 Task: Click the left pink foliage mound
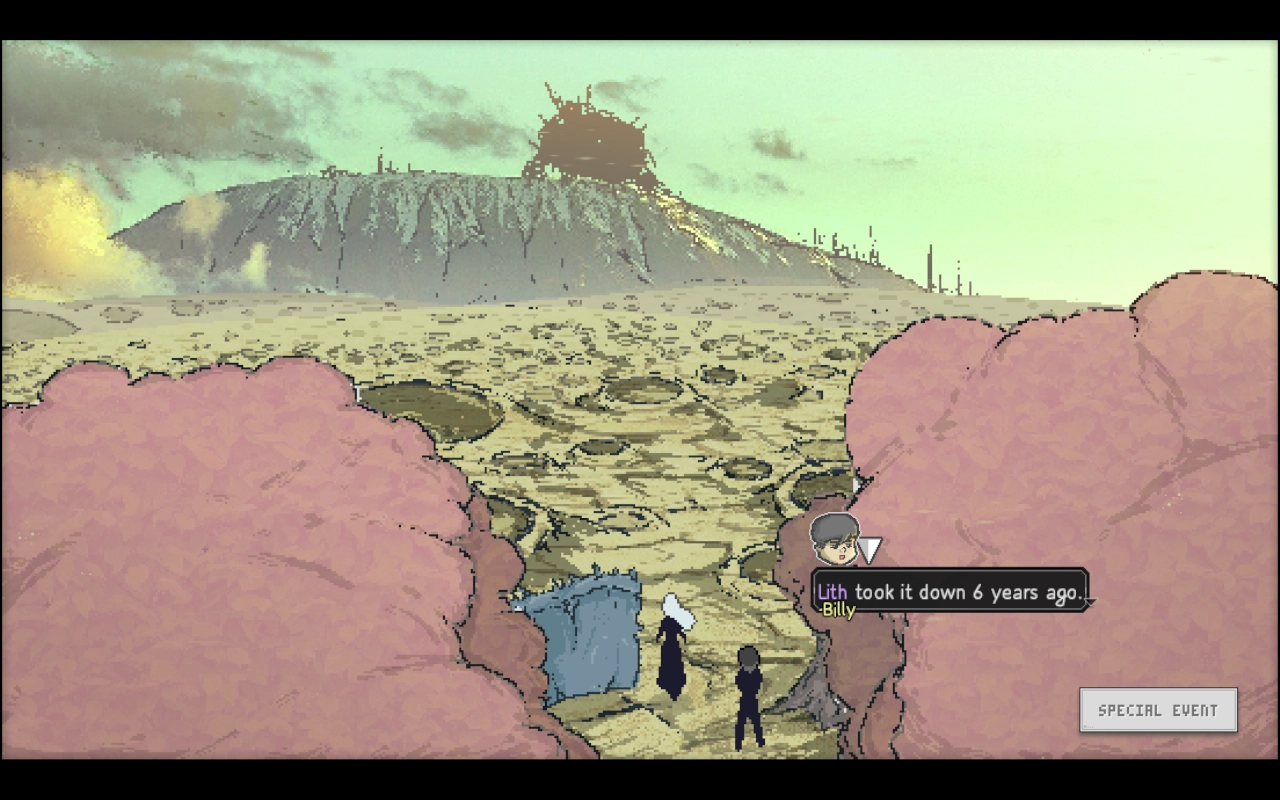(x=180, y=550)
